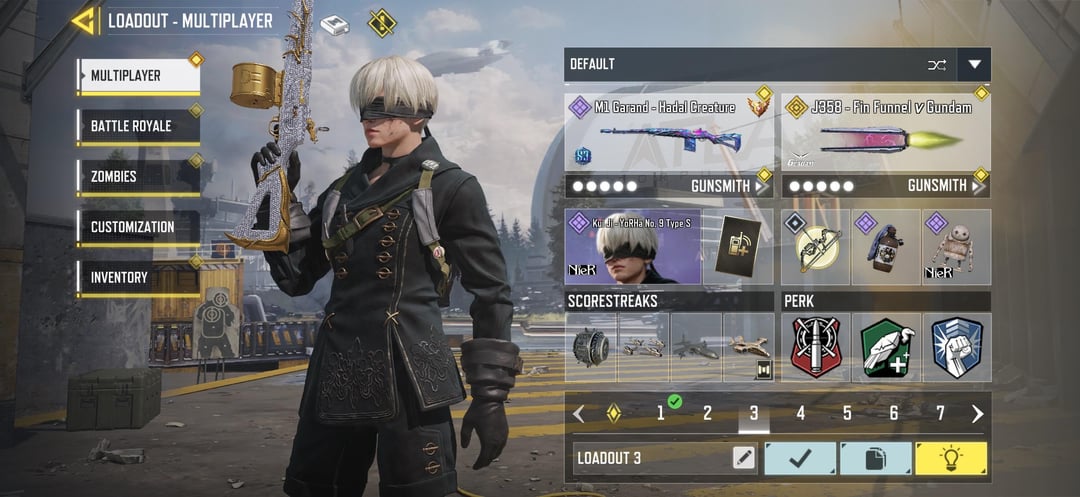Select loadout number 1
This screenshot has height=497, width=1080.
tap(660, 413)
